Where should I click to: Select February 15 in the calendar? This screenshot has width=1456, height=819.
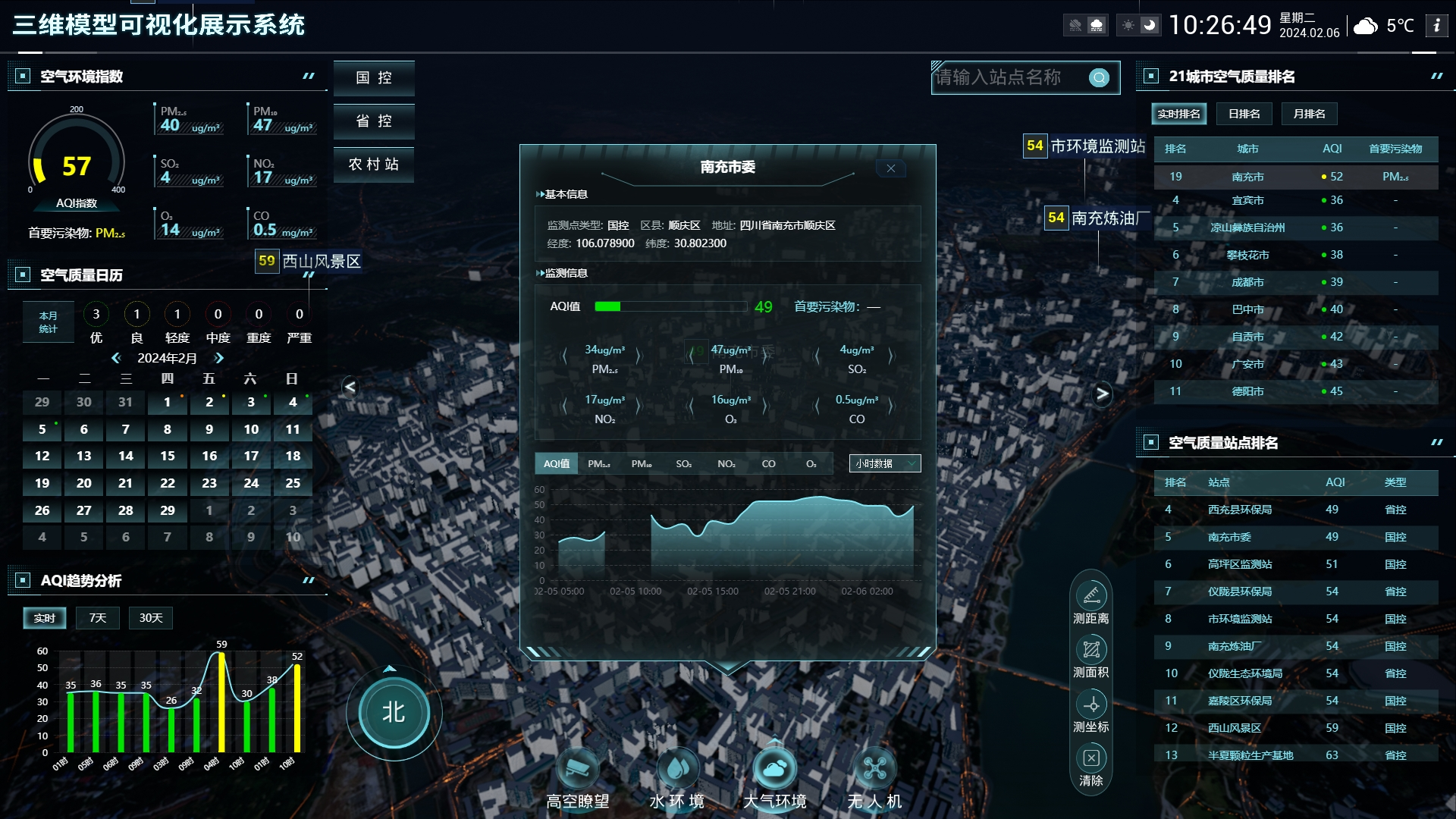click(168, 456)
